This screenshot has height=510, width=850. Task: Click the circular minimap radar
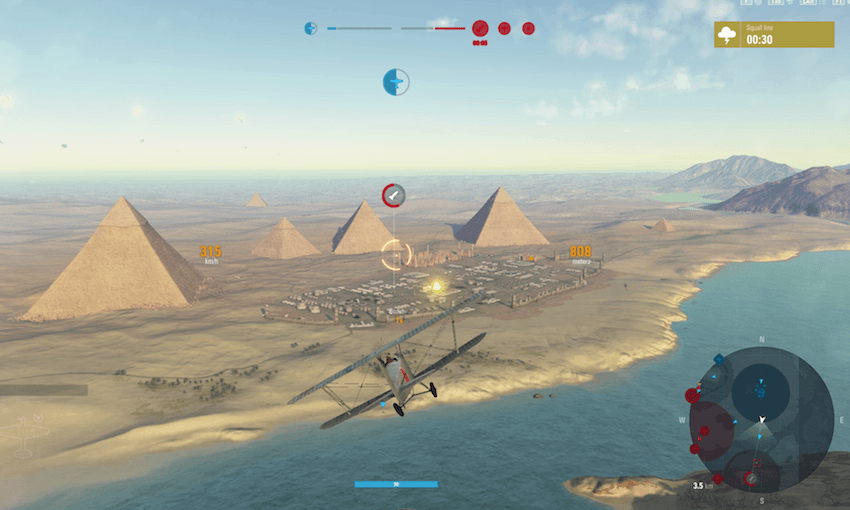point(761,420)
